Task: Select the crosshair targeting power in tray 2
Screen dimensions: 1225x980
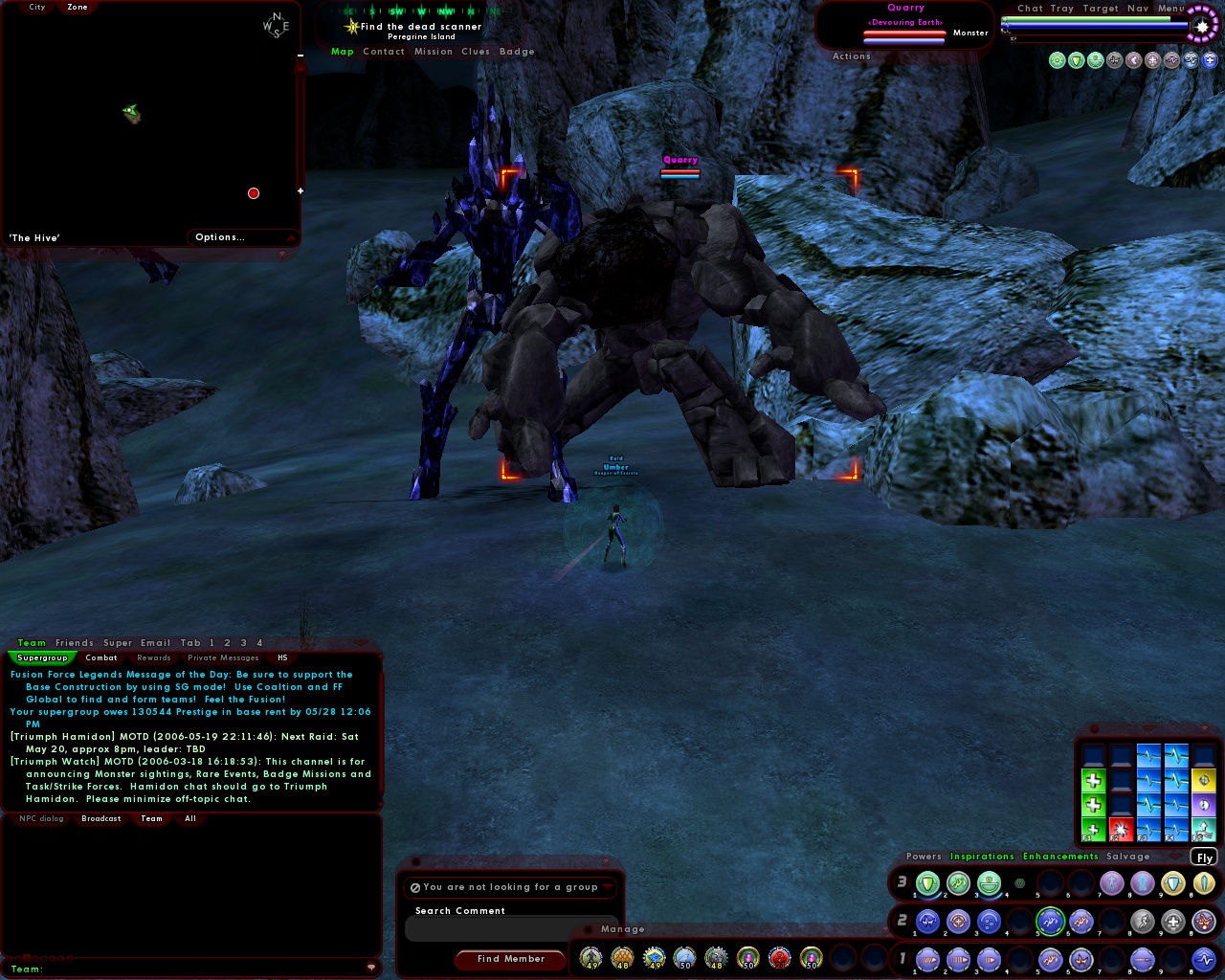Action: click(959, 920)
